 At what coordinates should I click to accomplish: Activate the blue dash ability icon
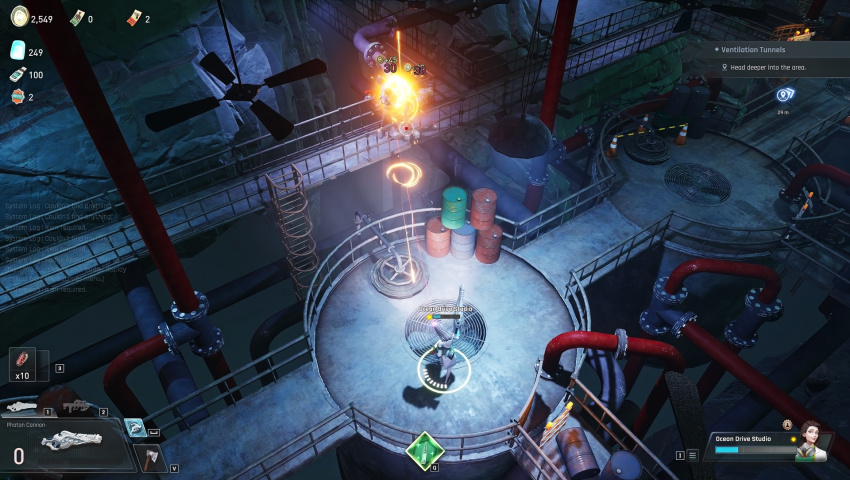[135, 427]
